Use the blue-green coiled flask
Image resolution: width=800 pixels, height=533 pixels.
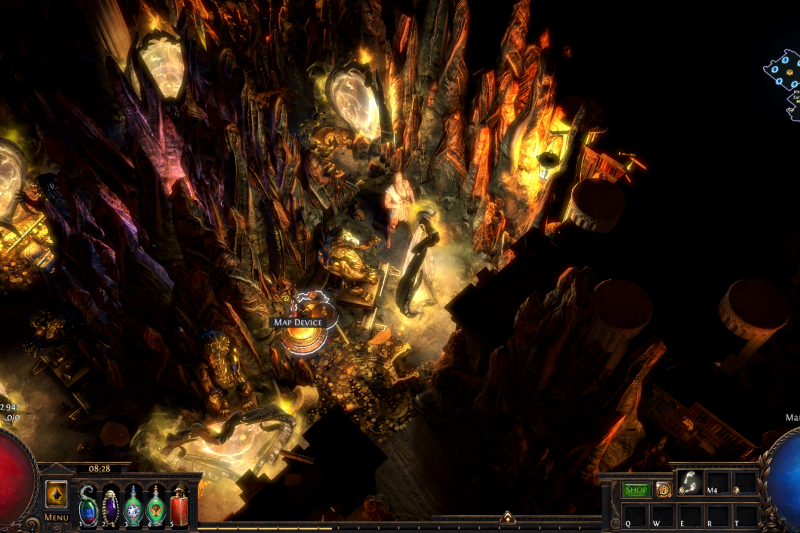tap(88, 505)
